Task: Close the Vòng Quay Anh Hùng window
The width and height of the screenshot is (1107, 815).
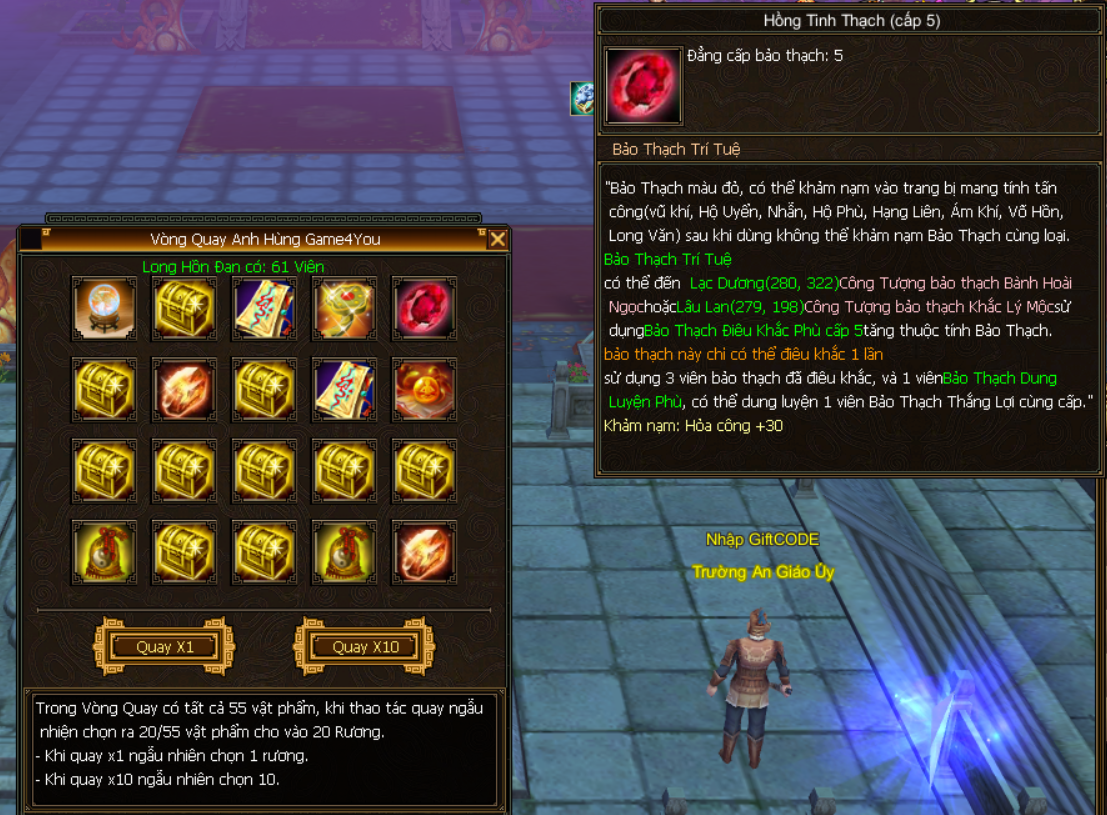Action: pos(497,239)
